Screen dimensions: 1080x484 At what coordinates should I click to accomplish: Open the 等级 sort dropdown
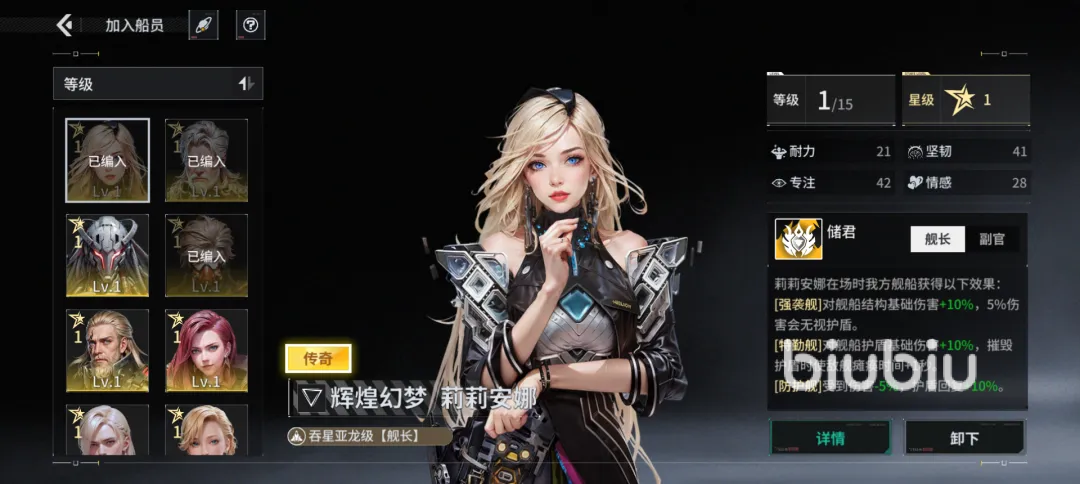(x=158, y=84)
